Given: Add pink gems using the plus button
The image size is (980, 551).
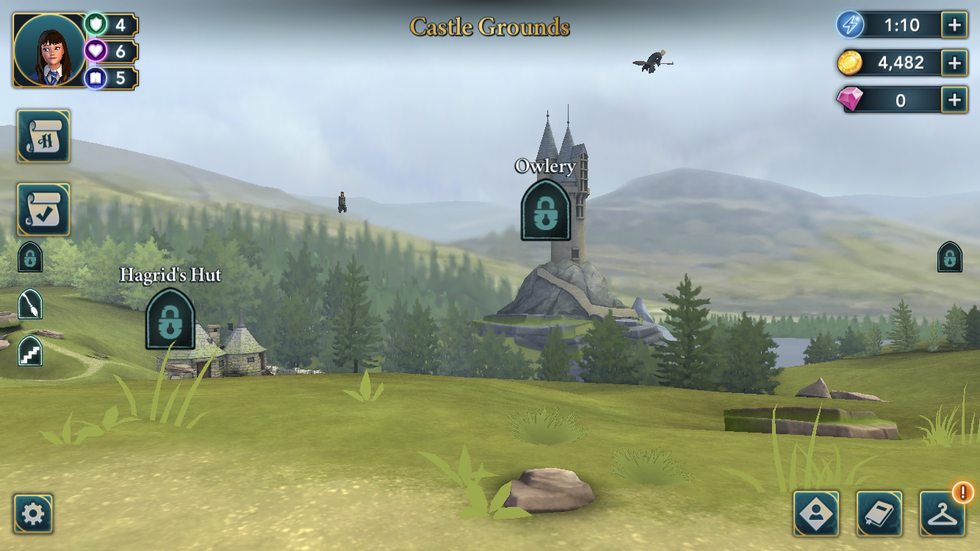Looking at the screenshot, I should 954,100.
